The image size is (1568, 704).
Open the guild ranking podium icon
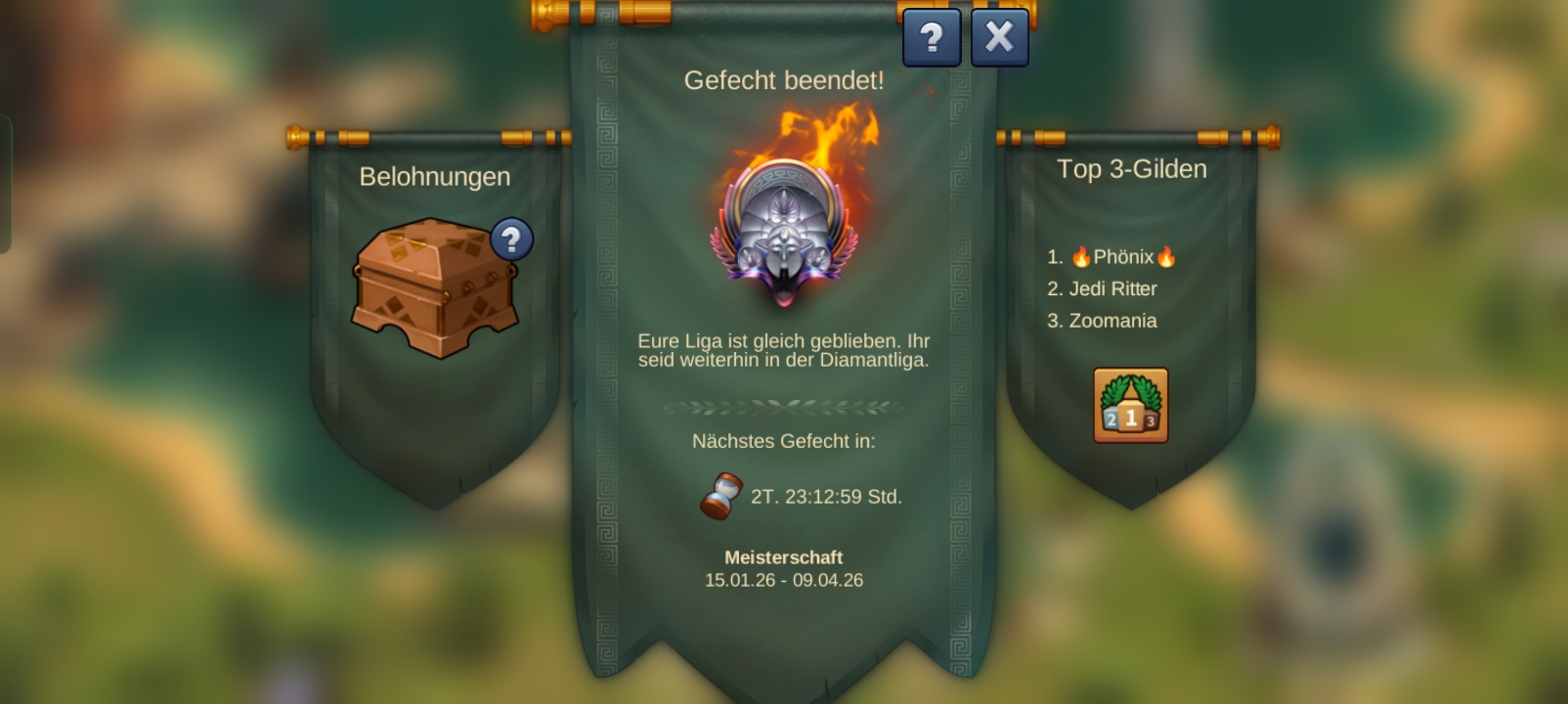point(1130,404)
